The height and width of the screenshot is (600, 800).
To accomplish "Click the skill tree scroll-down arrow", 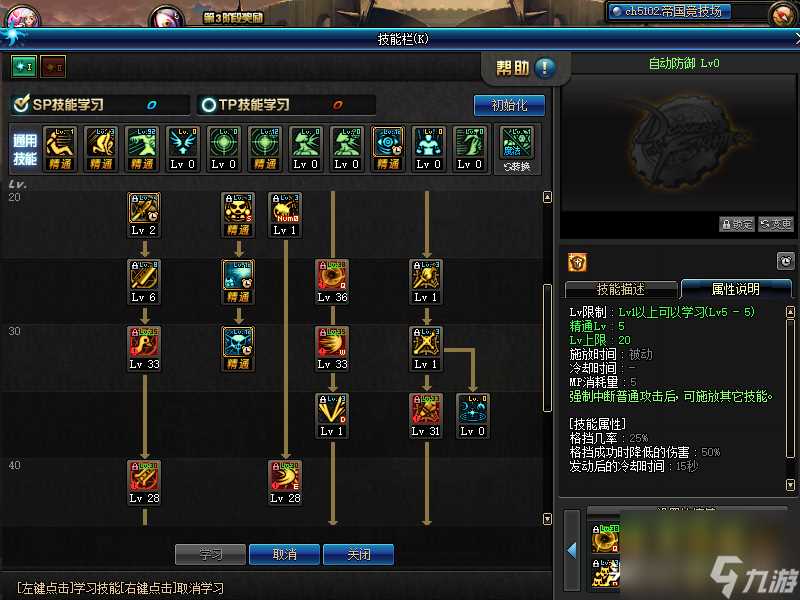I will [x=547, y=519].
